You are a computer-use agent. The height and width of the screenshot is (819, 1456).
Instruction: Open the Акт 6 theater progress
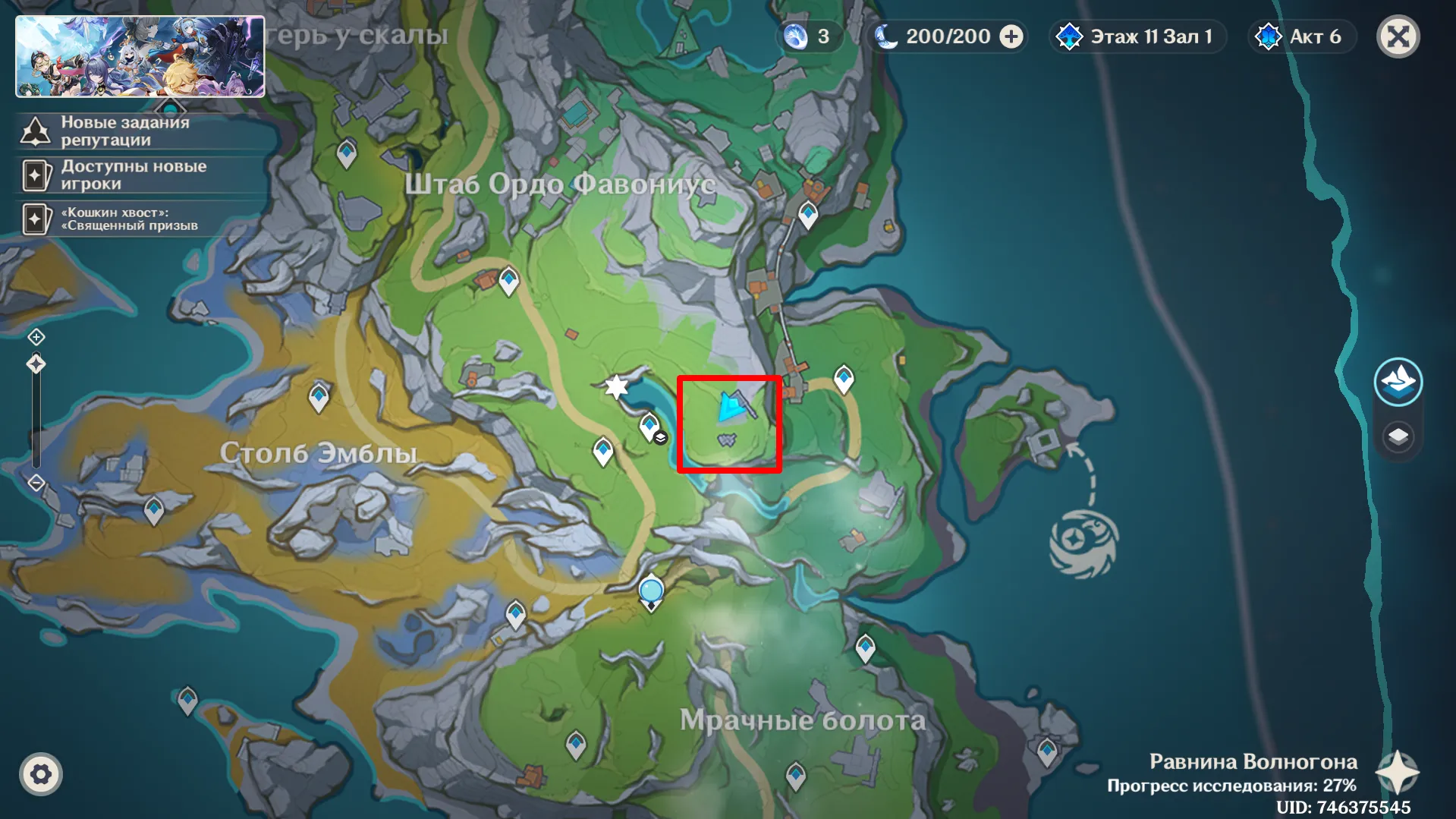click(1302, 36)
